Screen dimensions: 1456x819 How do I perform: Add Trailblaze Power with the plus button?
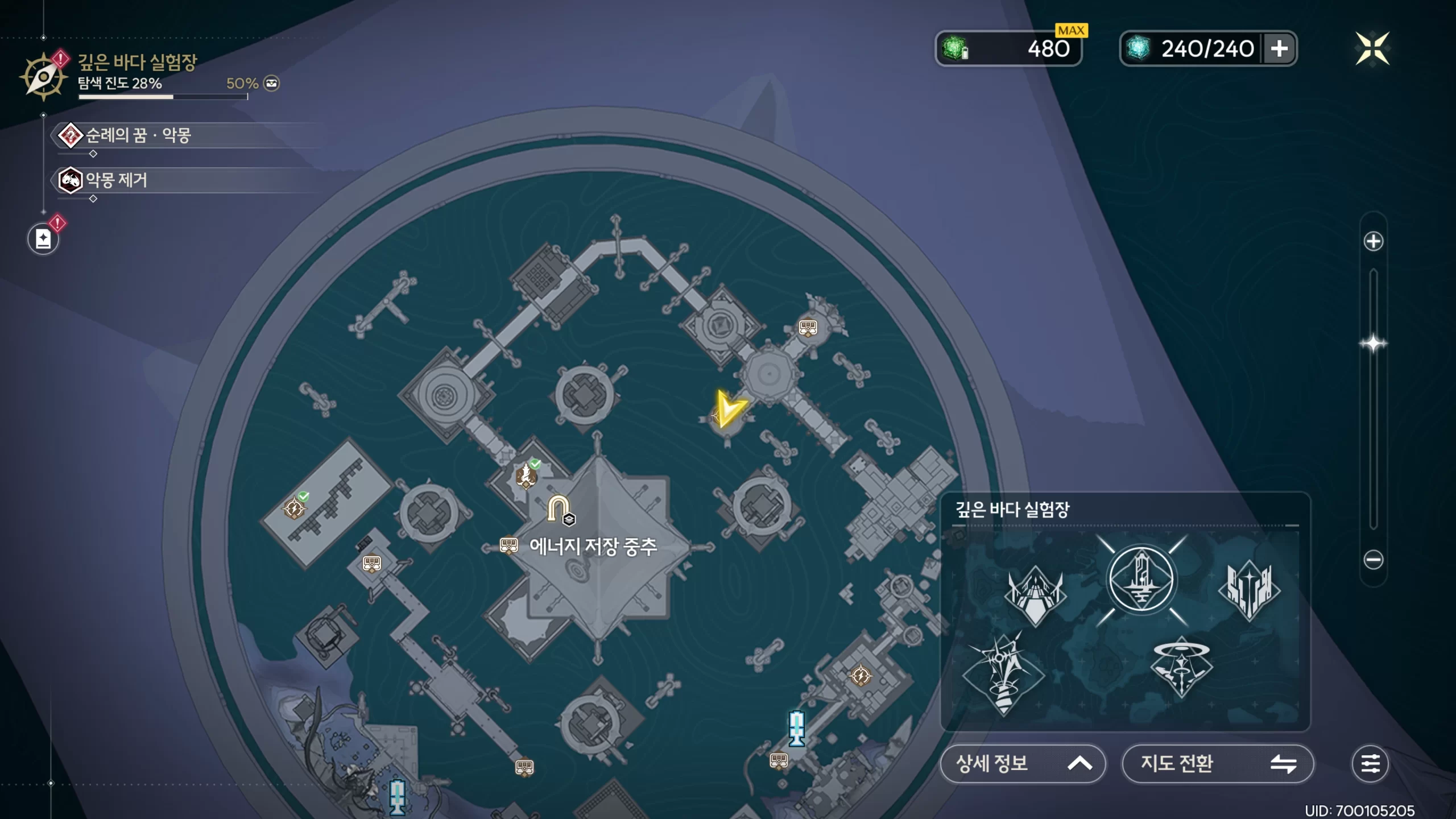pyautogui.click(x=1280, y=48)
